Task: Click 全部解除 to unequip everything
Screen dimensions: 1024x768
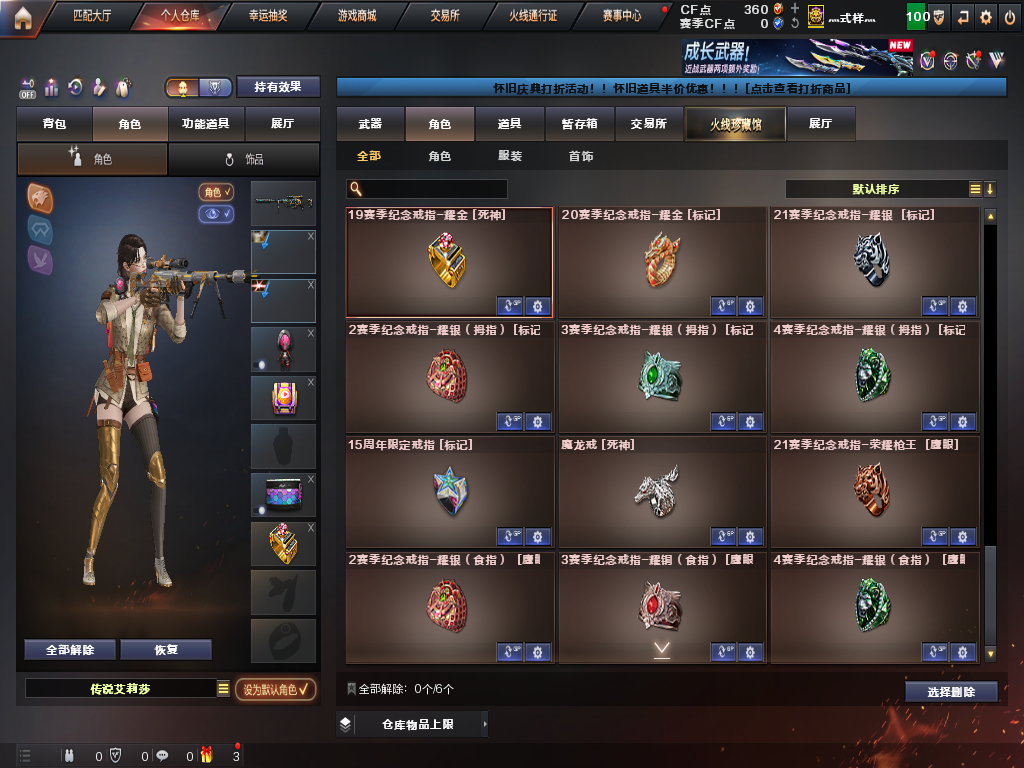Action: (70, 650)
